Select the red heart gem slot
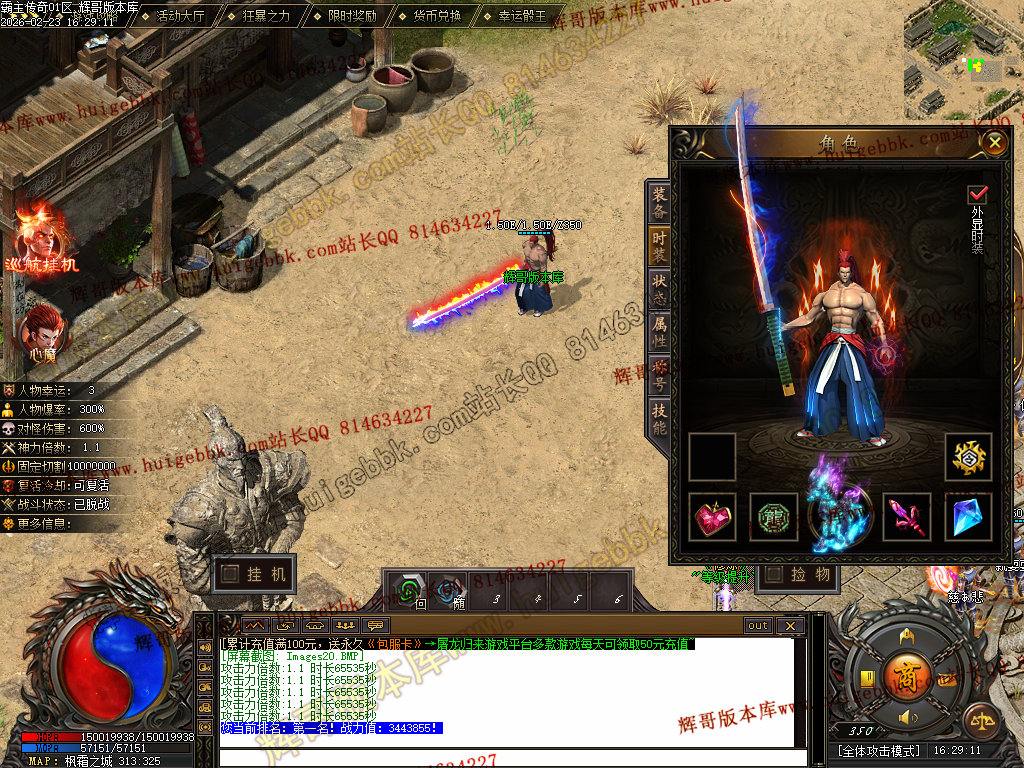 point(713,516)
